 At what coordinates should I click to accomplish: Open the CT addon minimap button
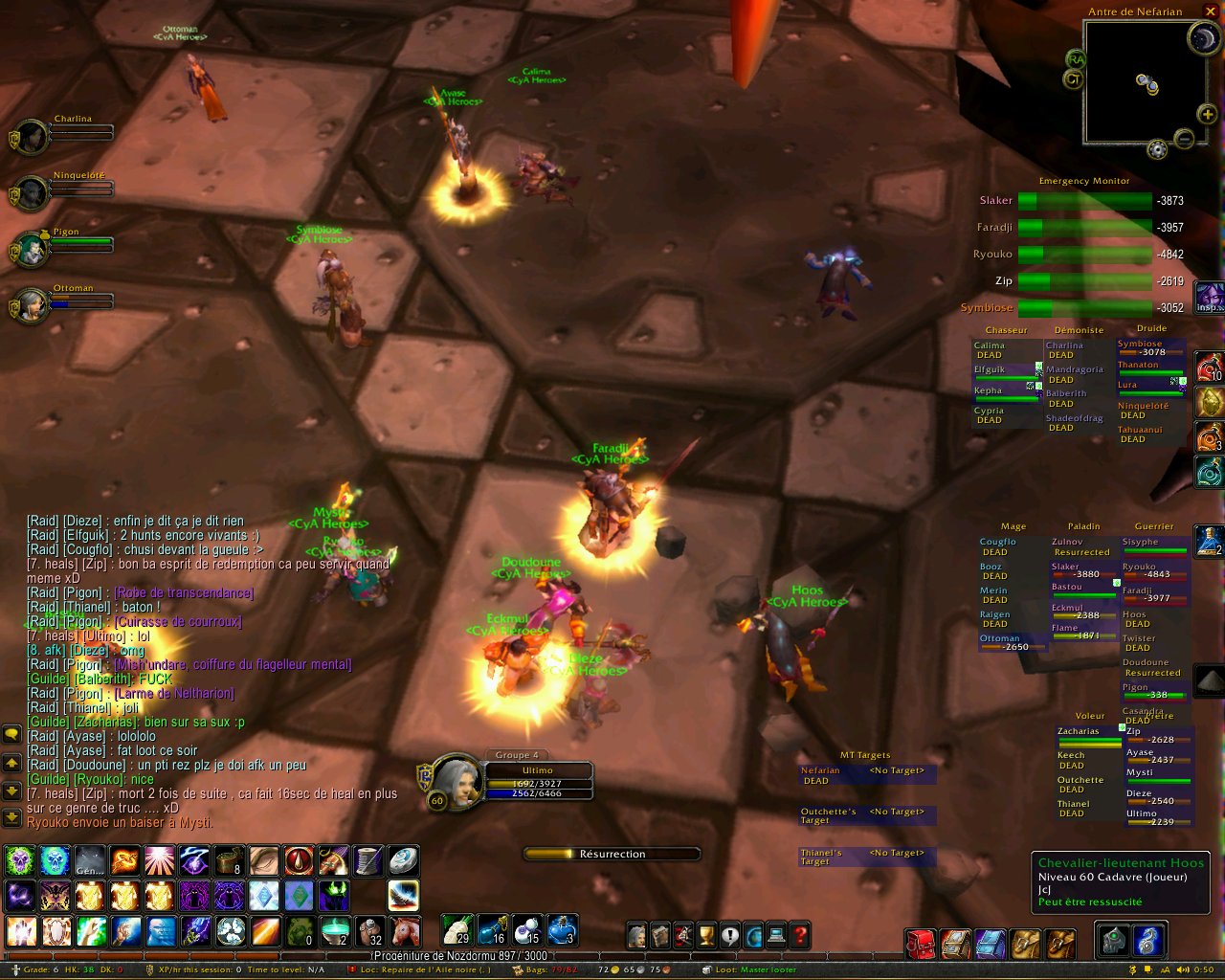[1073, 79]
